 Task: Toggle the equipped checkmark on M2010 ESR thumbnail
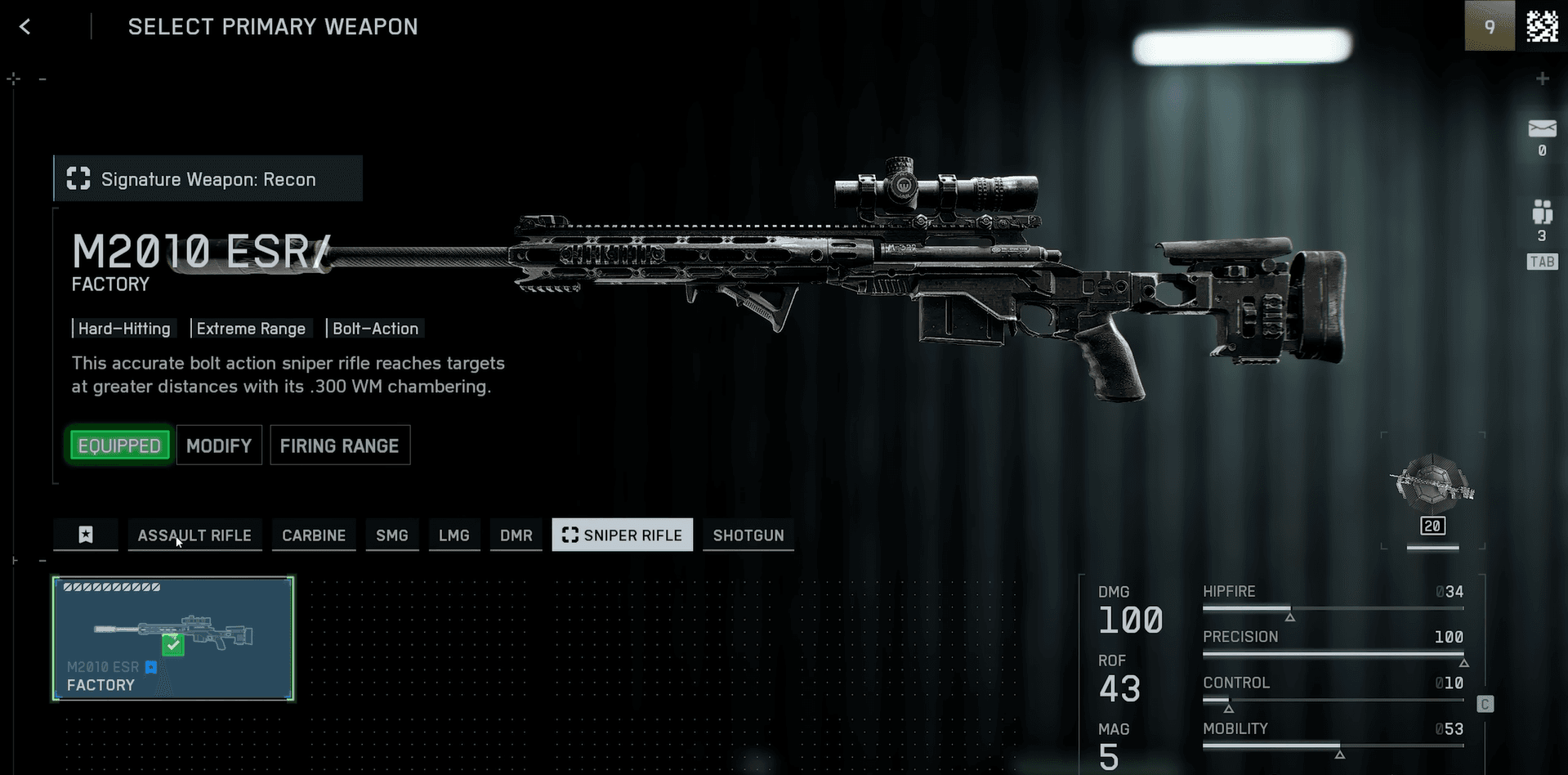pyautogui.click(x=172, y=645)
